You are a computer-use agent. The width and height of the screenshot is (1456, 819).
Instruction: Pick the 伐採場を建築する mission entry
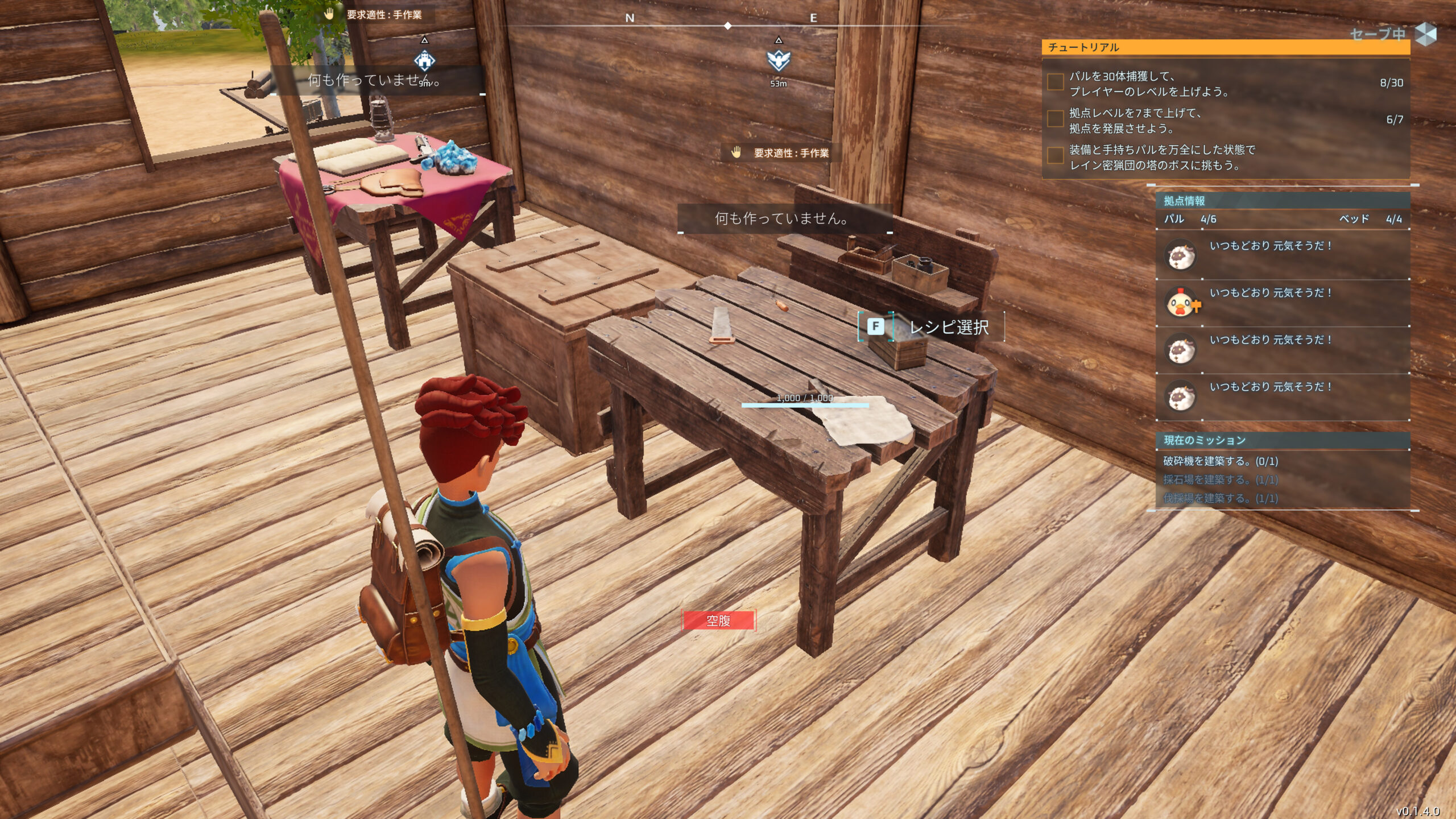(x=1221, y=499)
